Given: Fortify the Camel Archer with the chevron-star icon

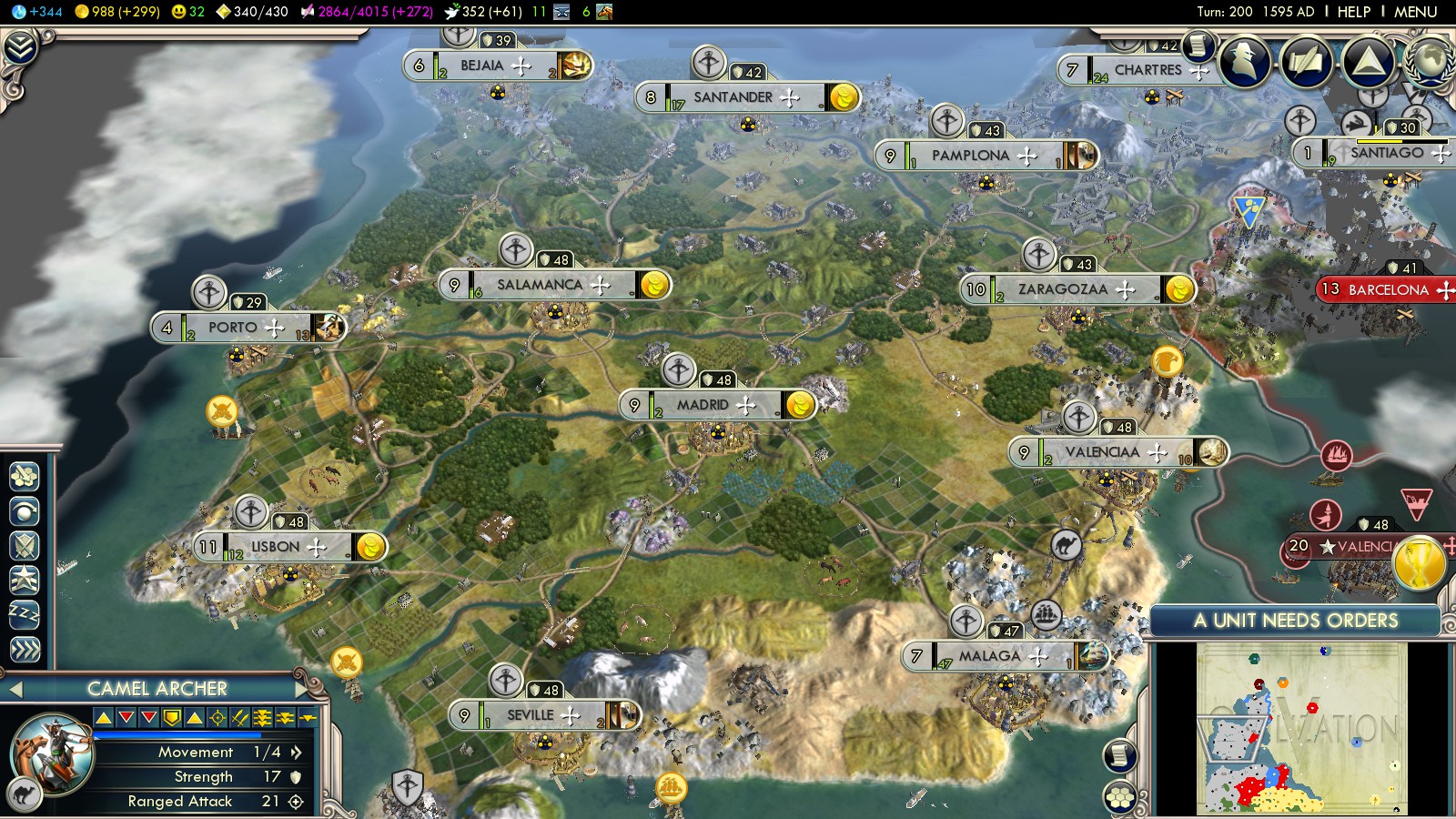Looking at the screenshot, I should 25,579.
